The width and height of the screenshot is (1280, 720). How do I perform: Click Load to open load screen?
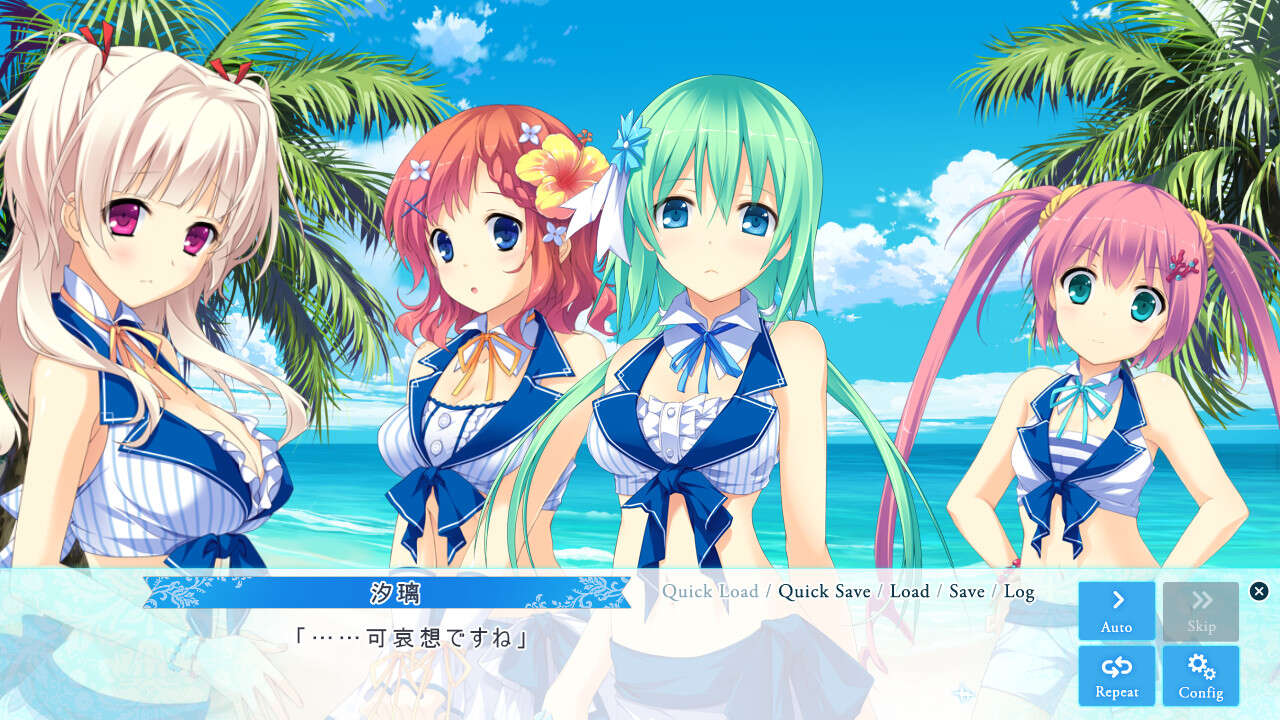pyautogui.click(x=911, y=591)
